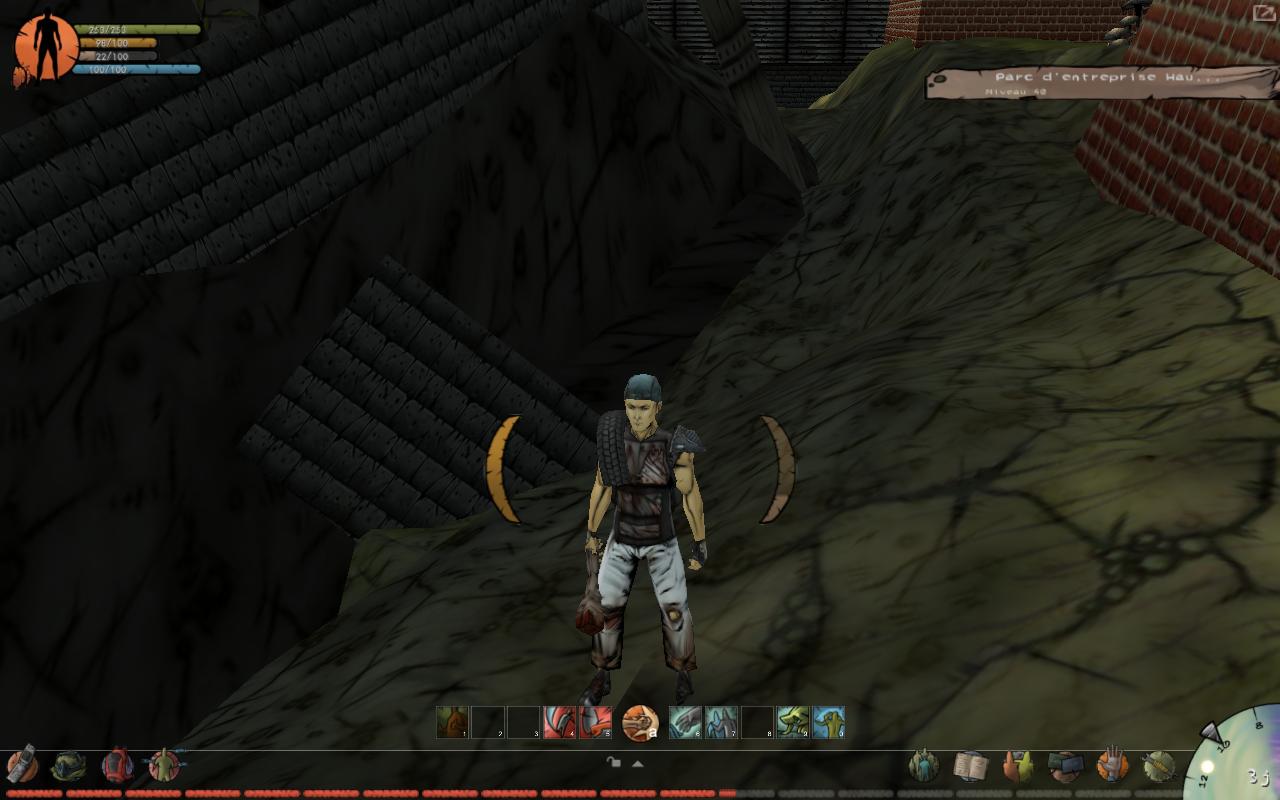
Task: Open the character body sheet icon
Action: (163, 766)
